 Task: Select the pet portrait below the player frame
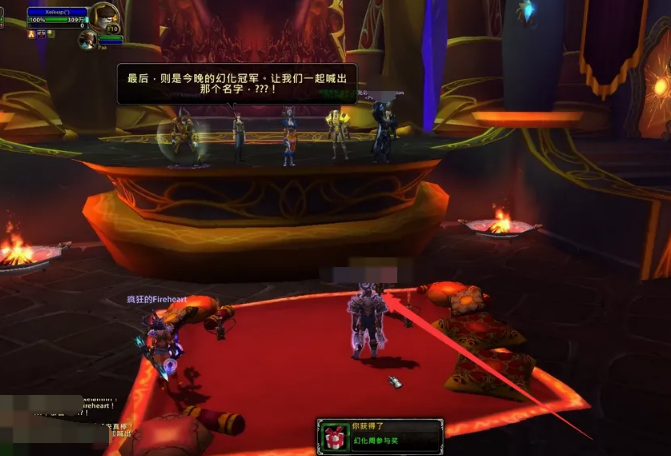coord(87,39)
